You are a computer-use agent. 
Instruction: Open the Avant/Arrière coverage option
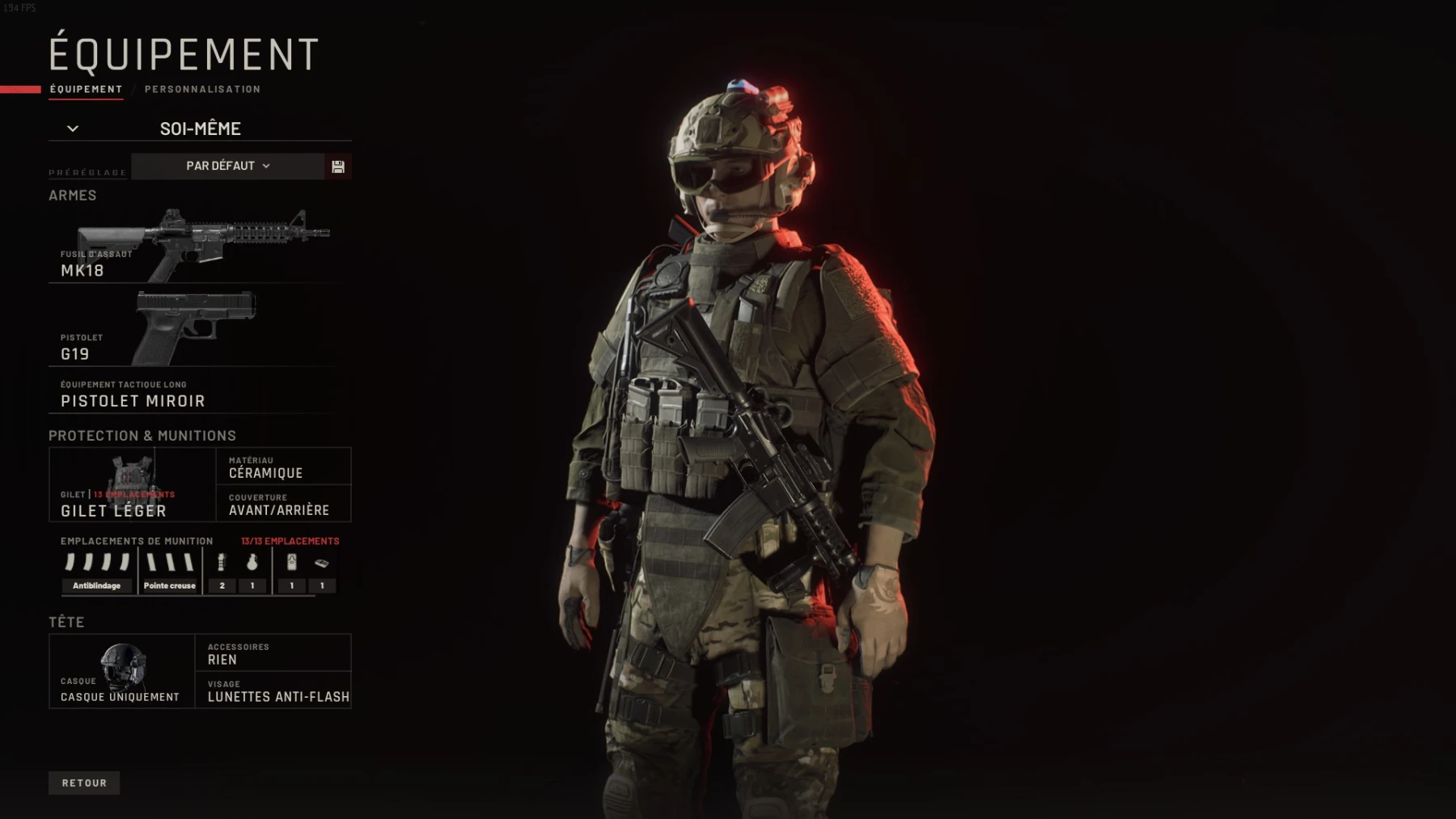[283, 504]
